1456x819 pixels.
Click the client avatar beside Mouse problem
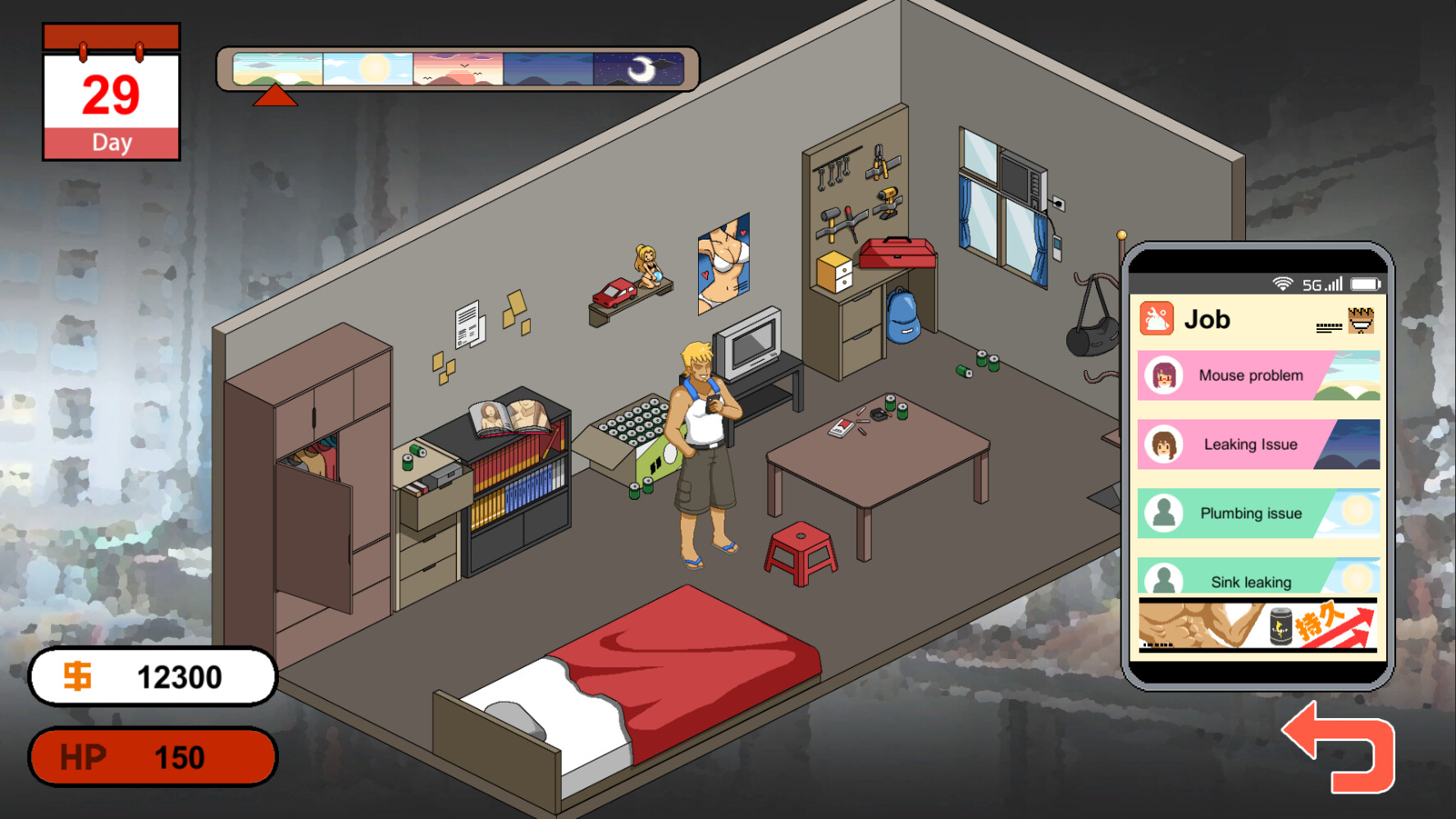click(1164, 374)
